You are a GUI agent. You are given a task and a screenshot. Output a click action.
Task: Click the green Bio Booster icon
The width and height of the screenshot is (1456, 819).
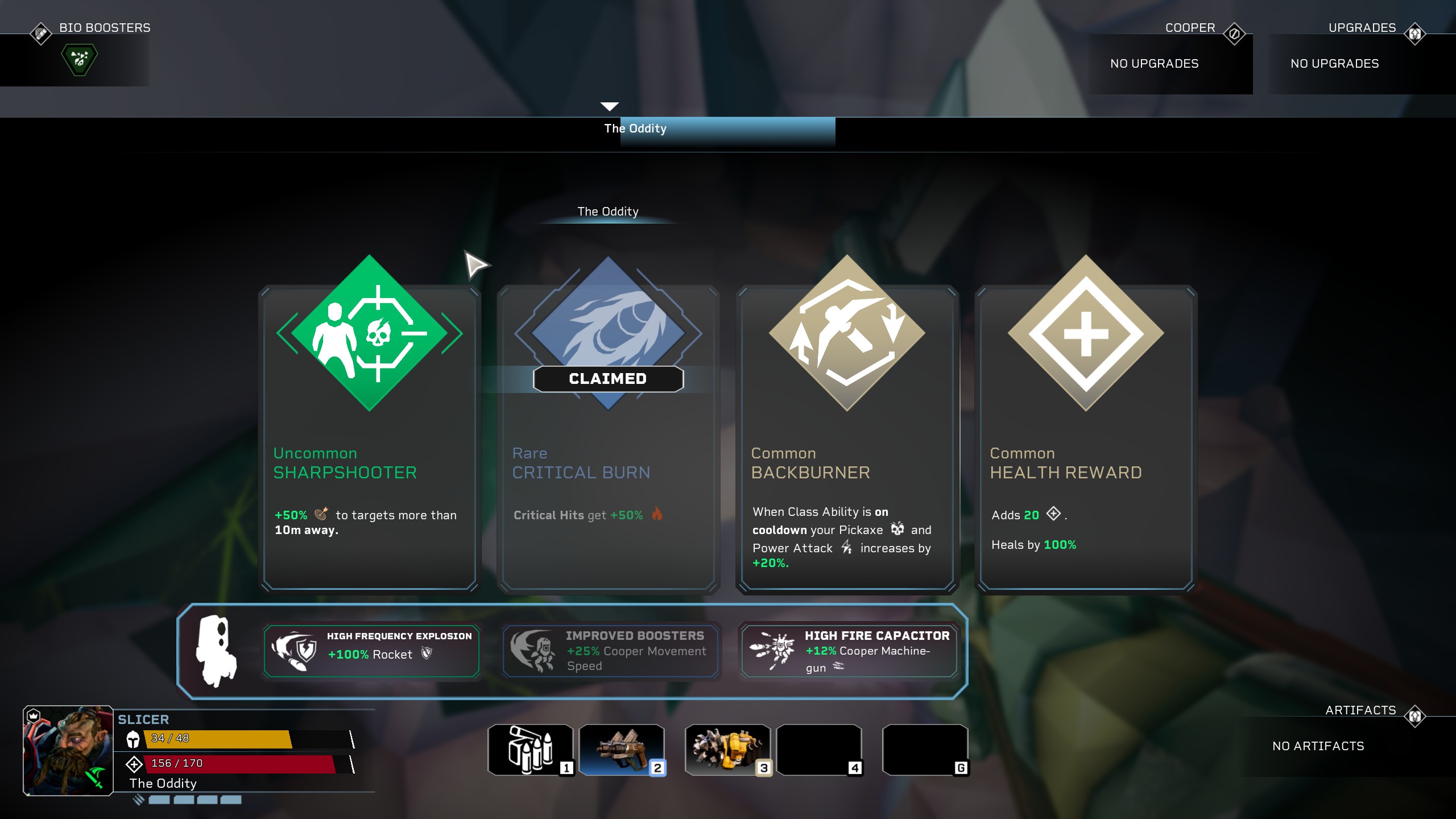point(80,59)
